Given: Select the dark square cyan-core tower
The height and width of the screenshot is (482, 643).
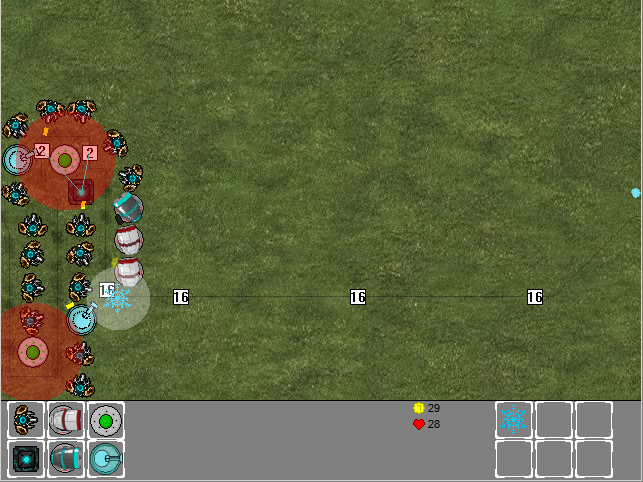Looking at the screenshot, I should coord(26,459).
